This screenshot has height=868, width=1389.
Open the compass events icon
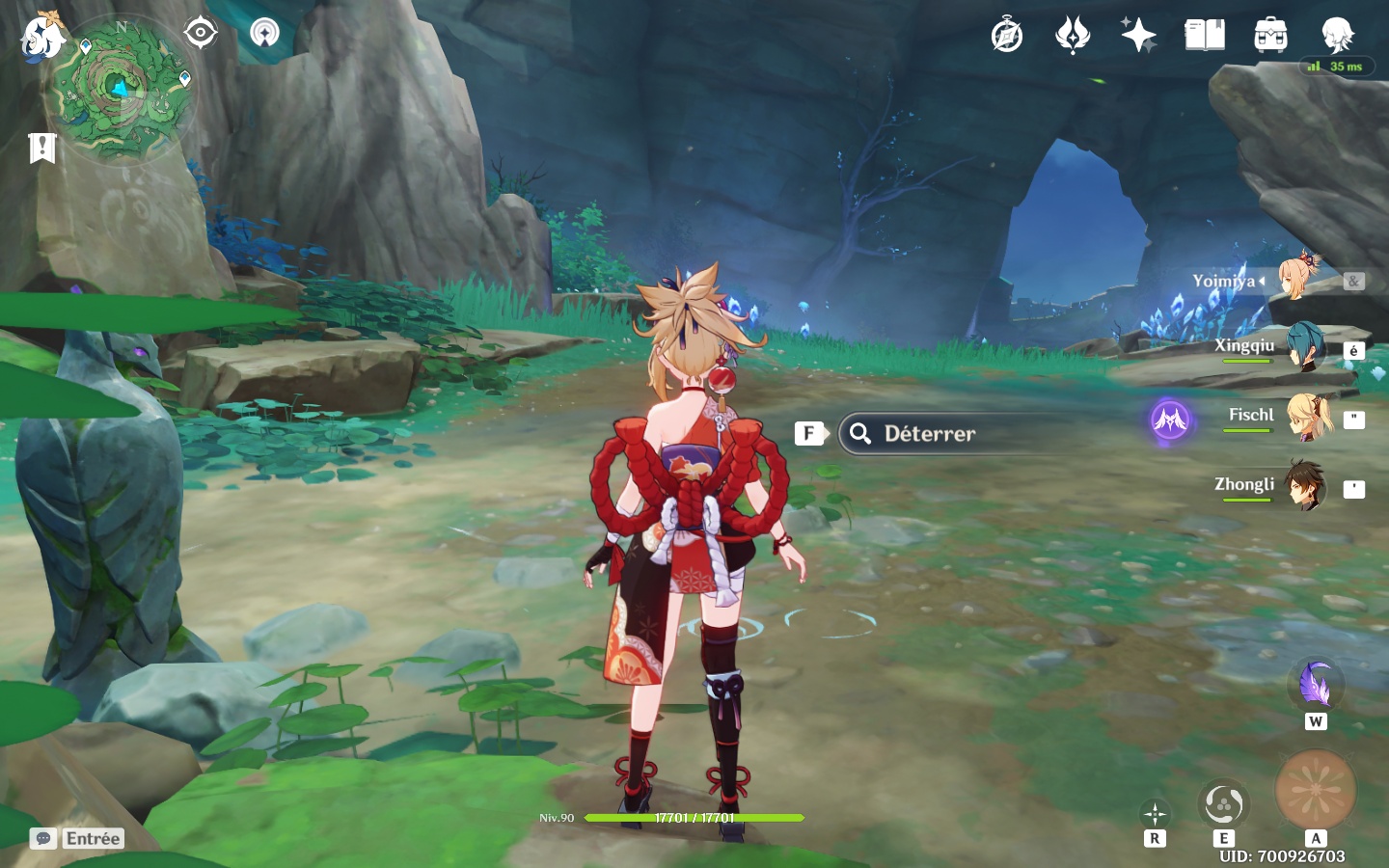tap(1007, 36)
